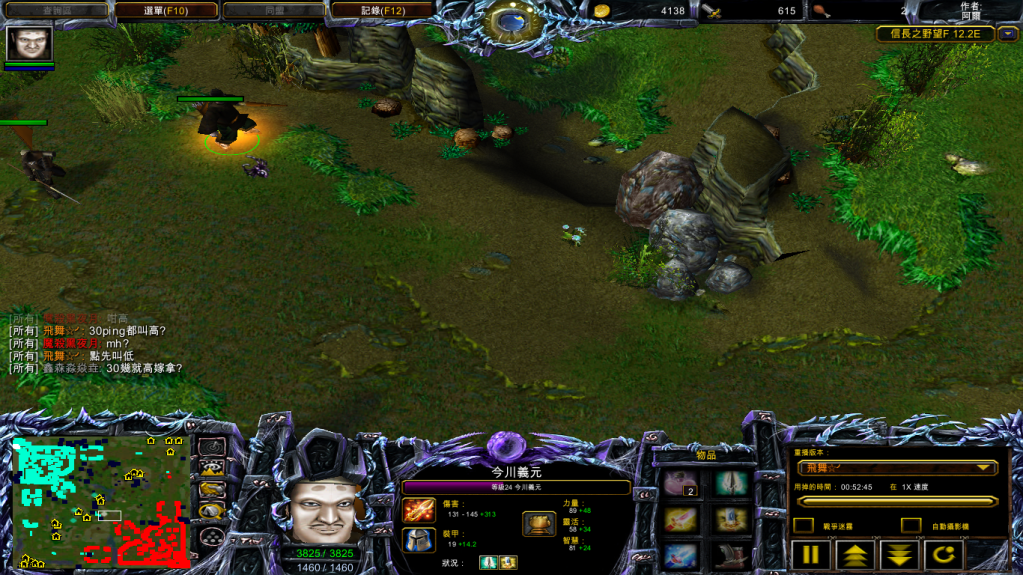Toggle minimap terrain display button
This screenshot has height=575, width=1023.
click(211, 467)
